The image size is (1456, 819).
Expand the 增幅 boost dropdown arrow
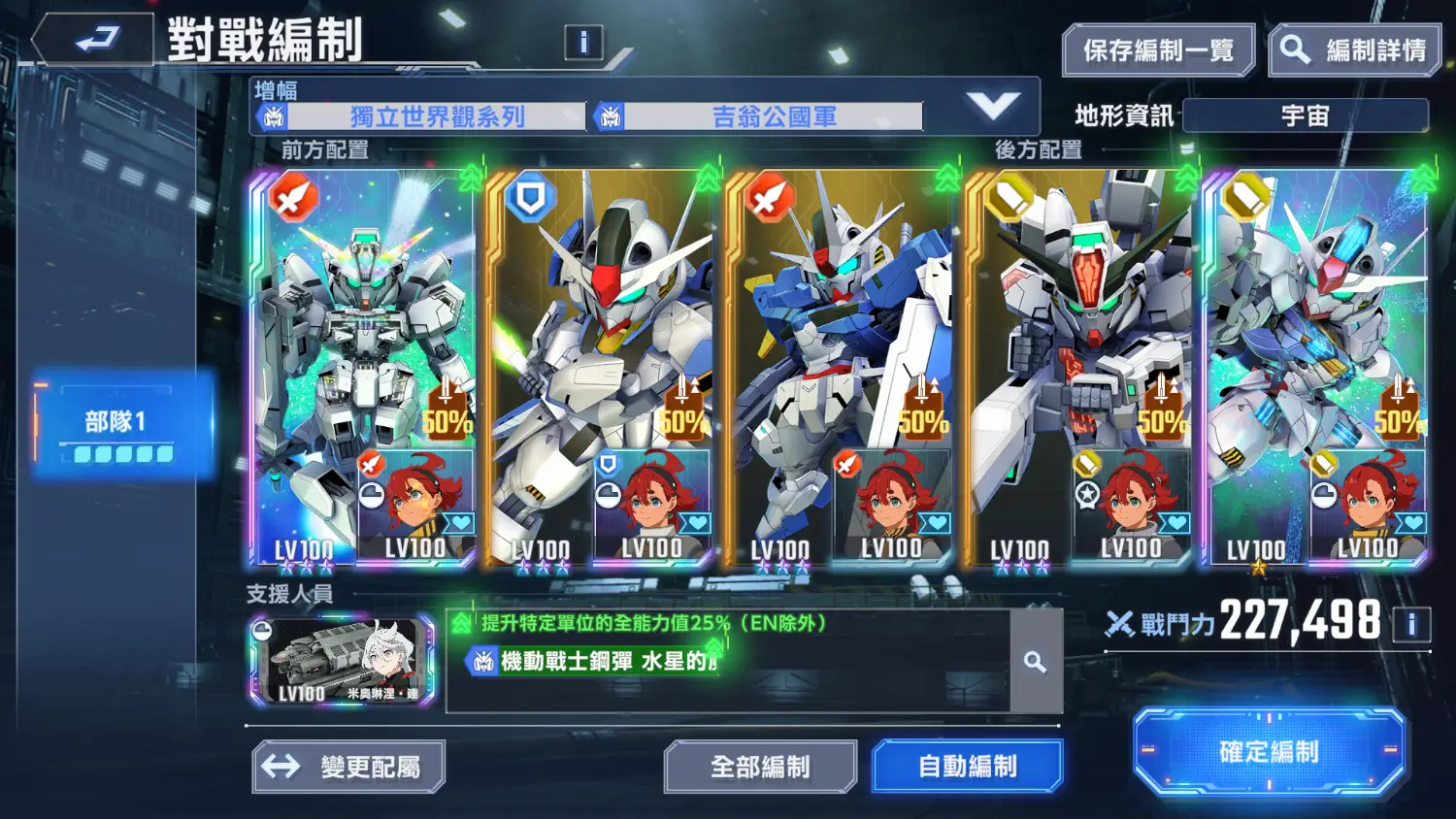point(993,105)
